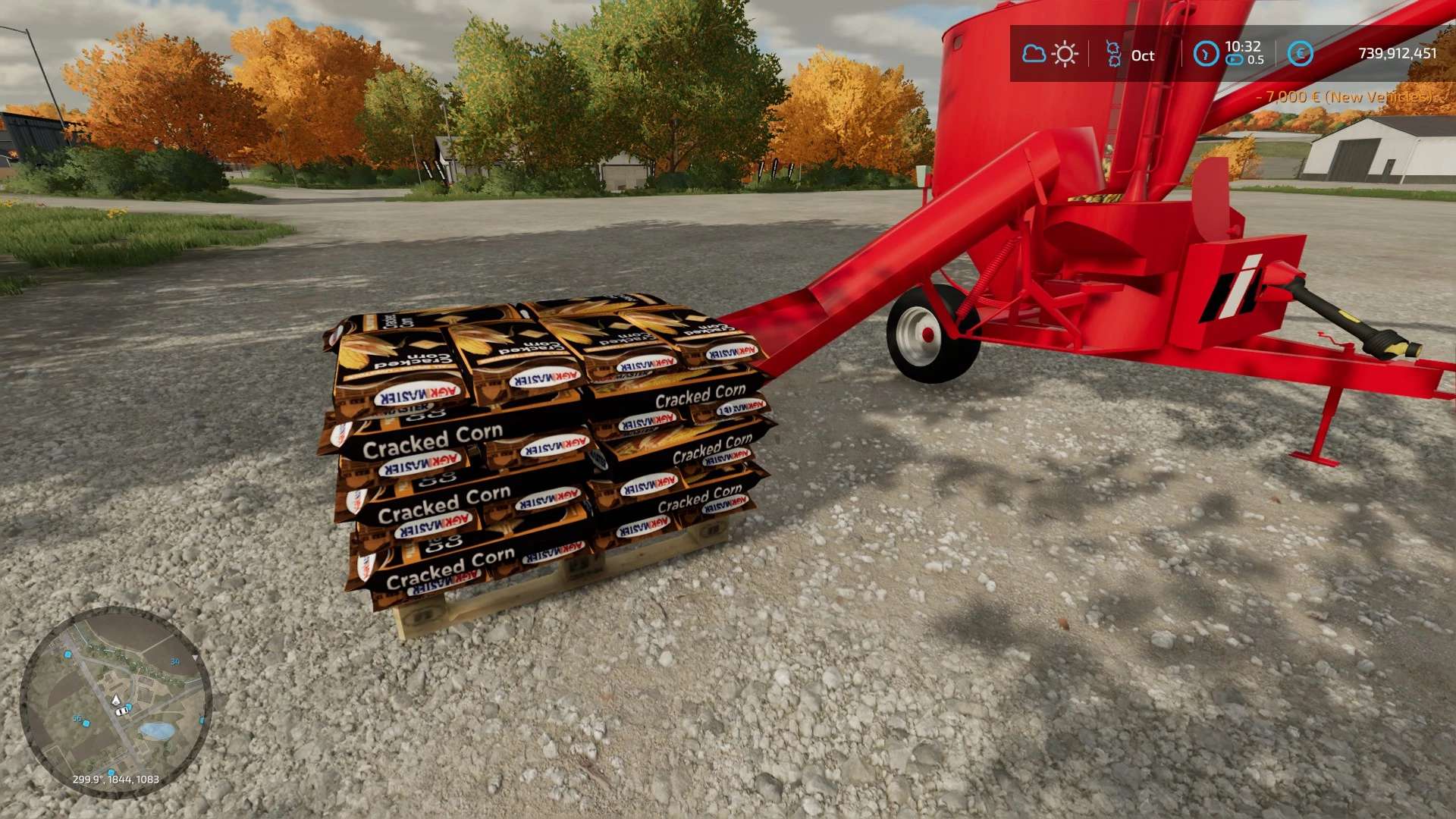Click the time scale icon showing 0.5
This screenshot has height=819, width=1456.
[1235, 60]
